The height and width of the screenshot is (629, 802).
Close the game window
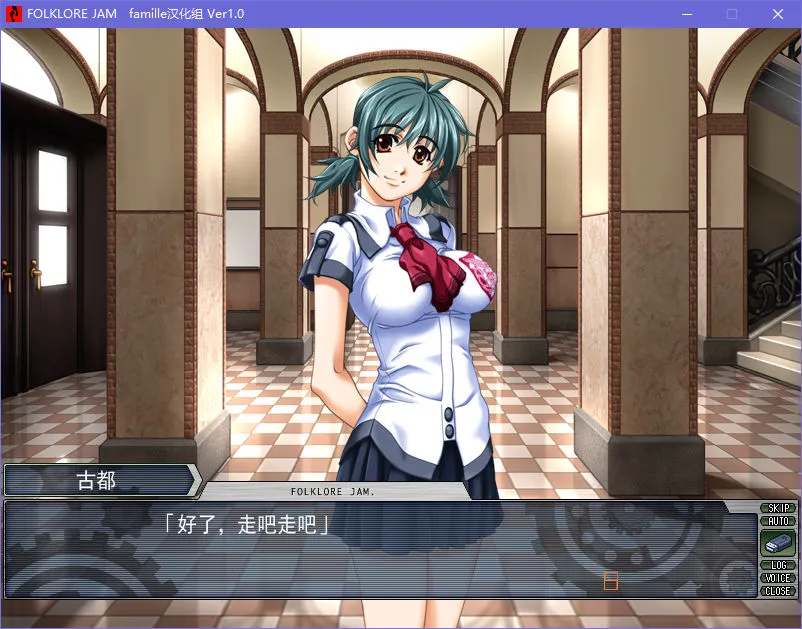[x=777, y=14]
